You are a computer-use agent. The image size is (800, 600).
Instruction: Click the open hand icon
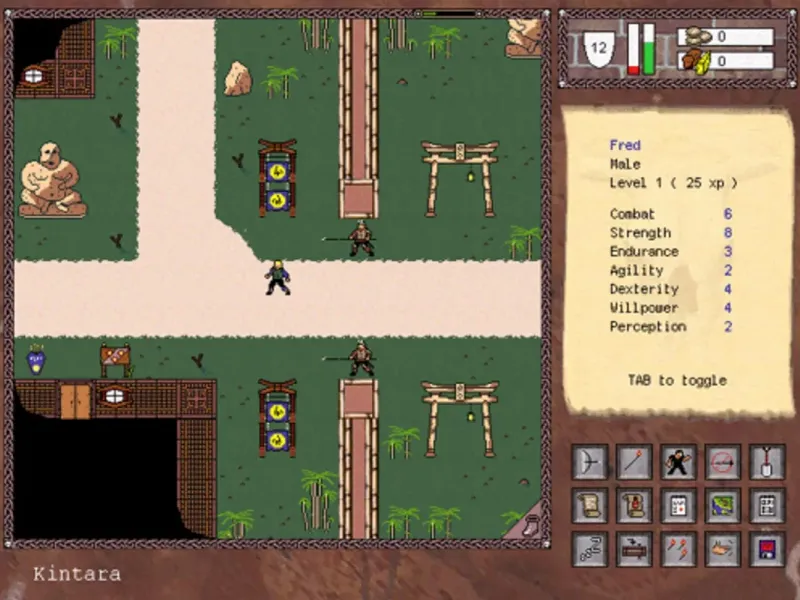tap(722, 548)
